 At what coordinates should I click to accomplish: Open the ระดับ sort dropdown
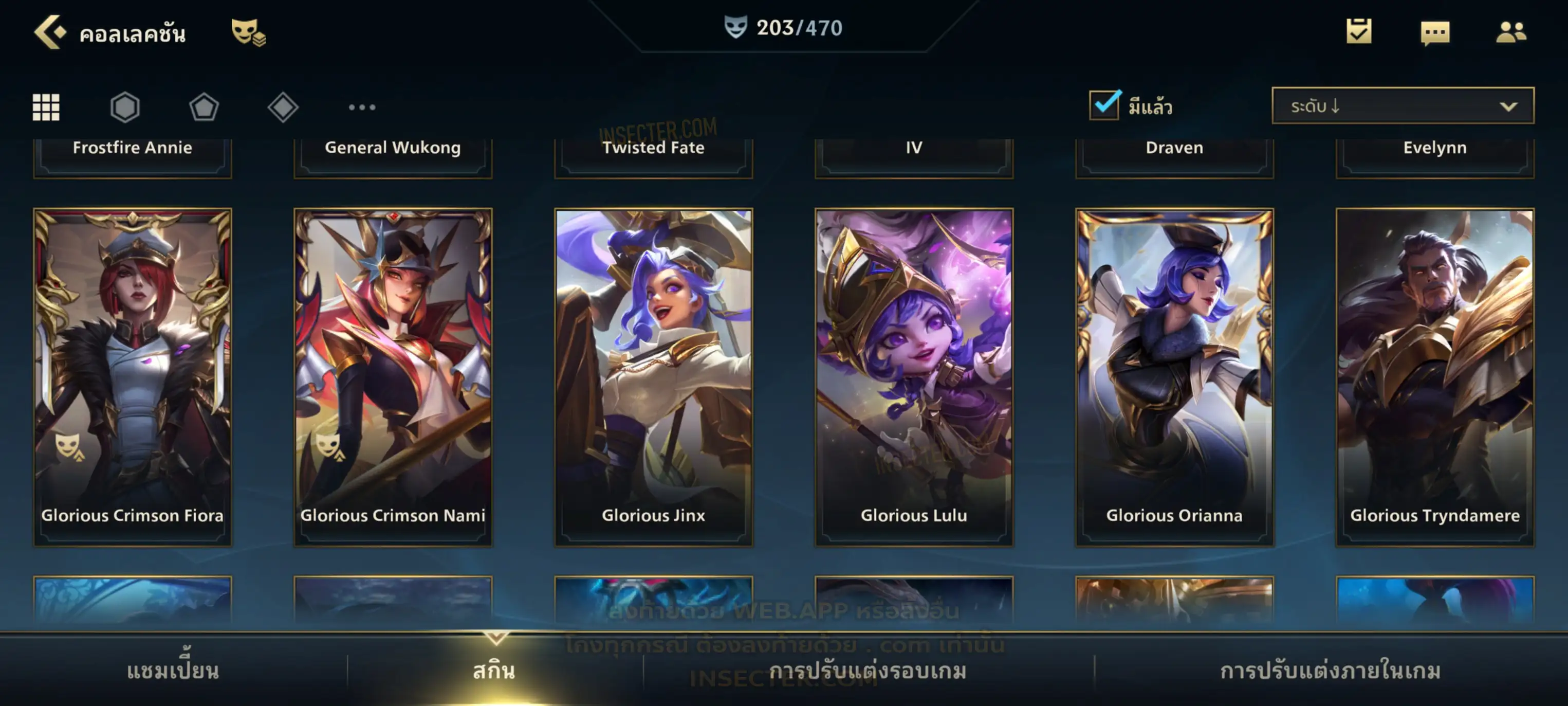(x=1402, y=106)
